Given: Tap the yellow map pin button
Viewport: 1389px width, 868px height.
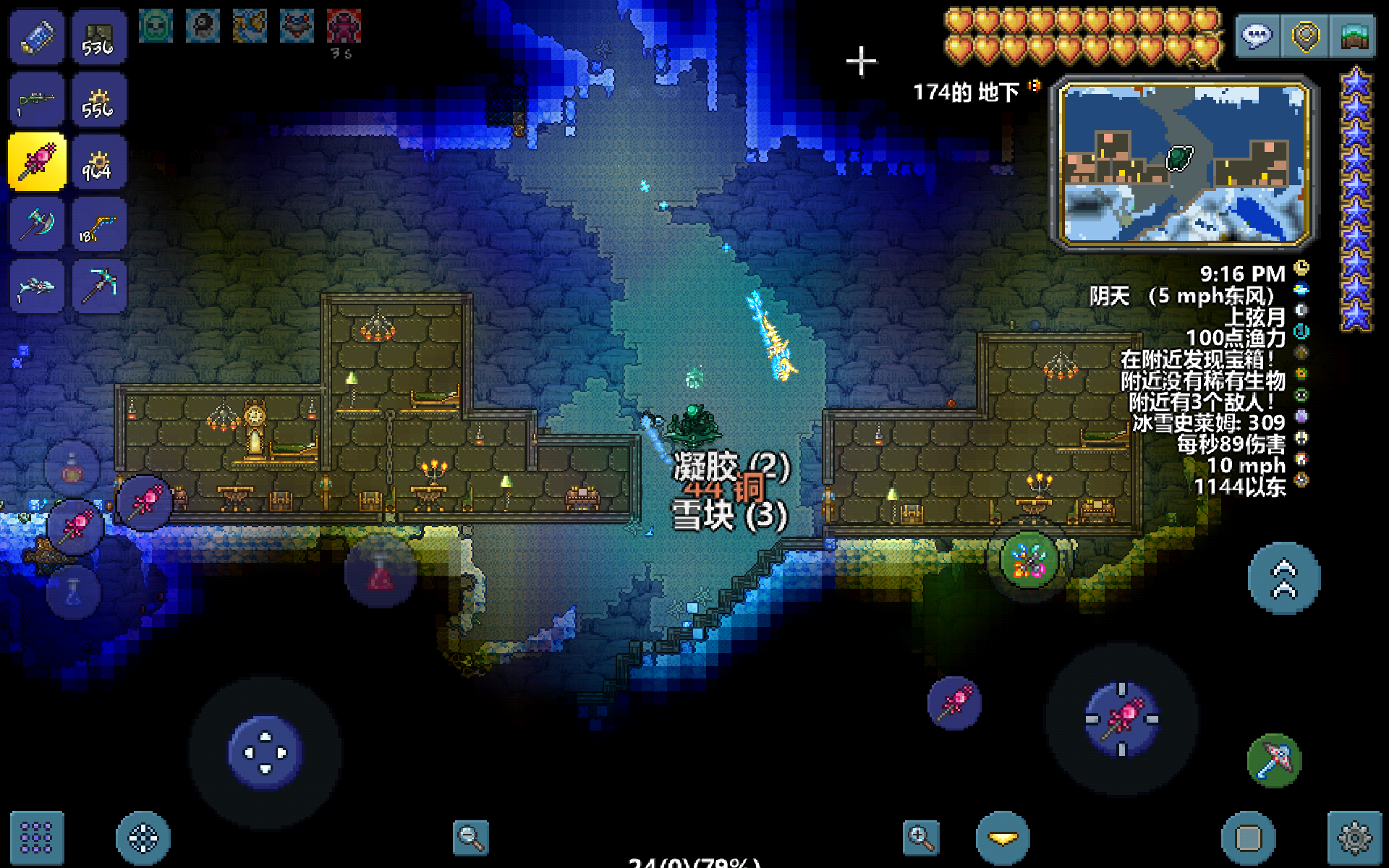Looking at the screenshot, I should pyautogui.click(x=1305, y=36).
